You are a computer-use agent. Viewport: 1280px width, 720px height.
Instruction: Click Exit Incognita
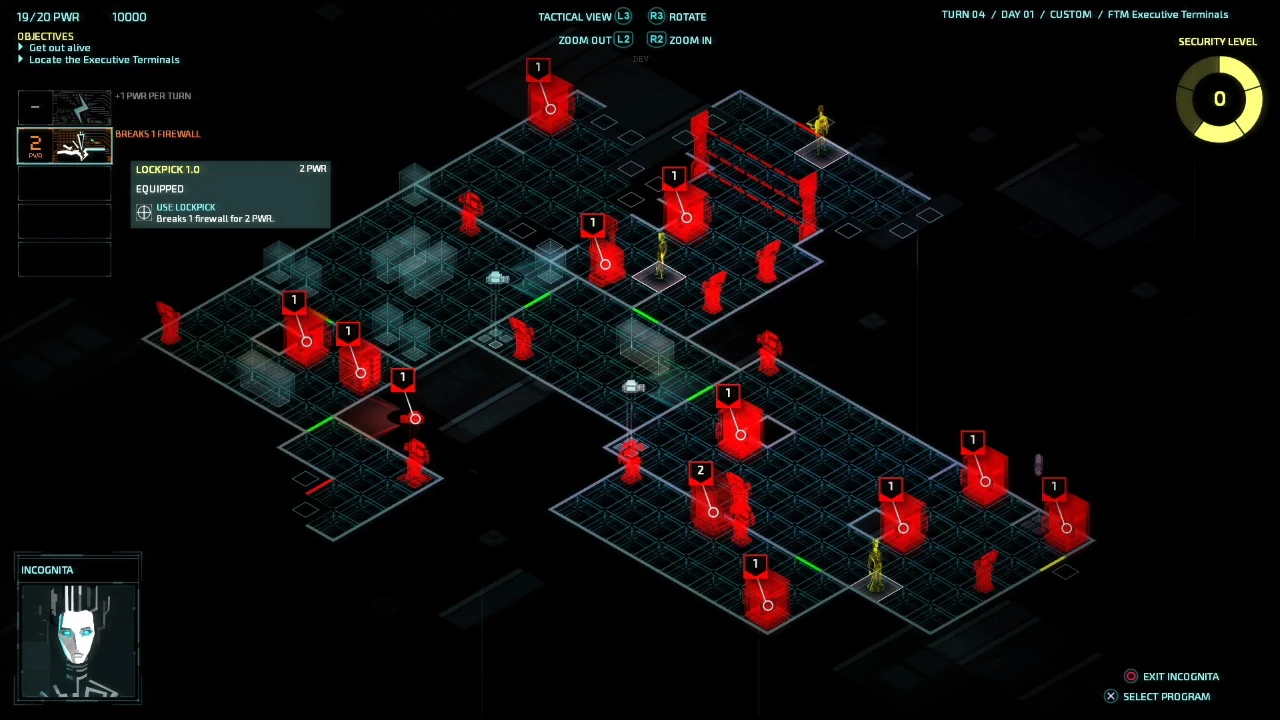(x=1181, y=676)
